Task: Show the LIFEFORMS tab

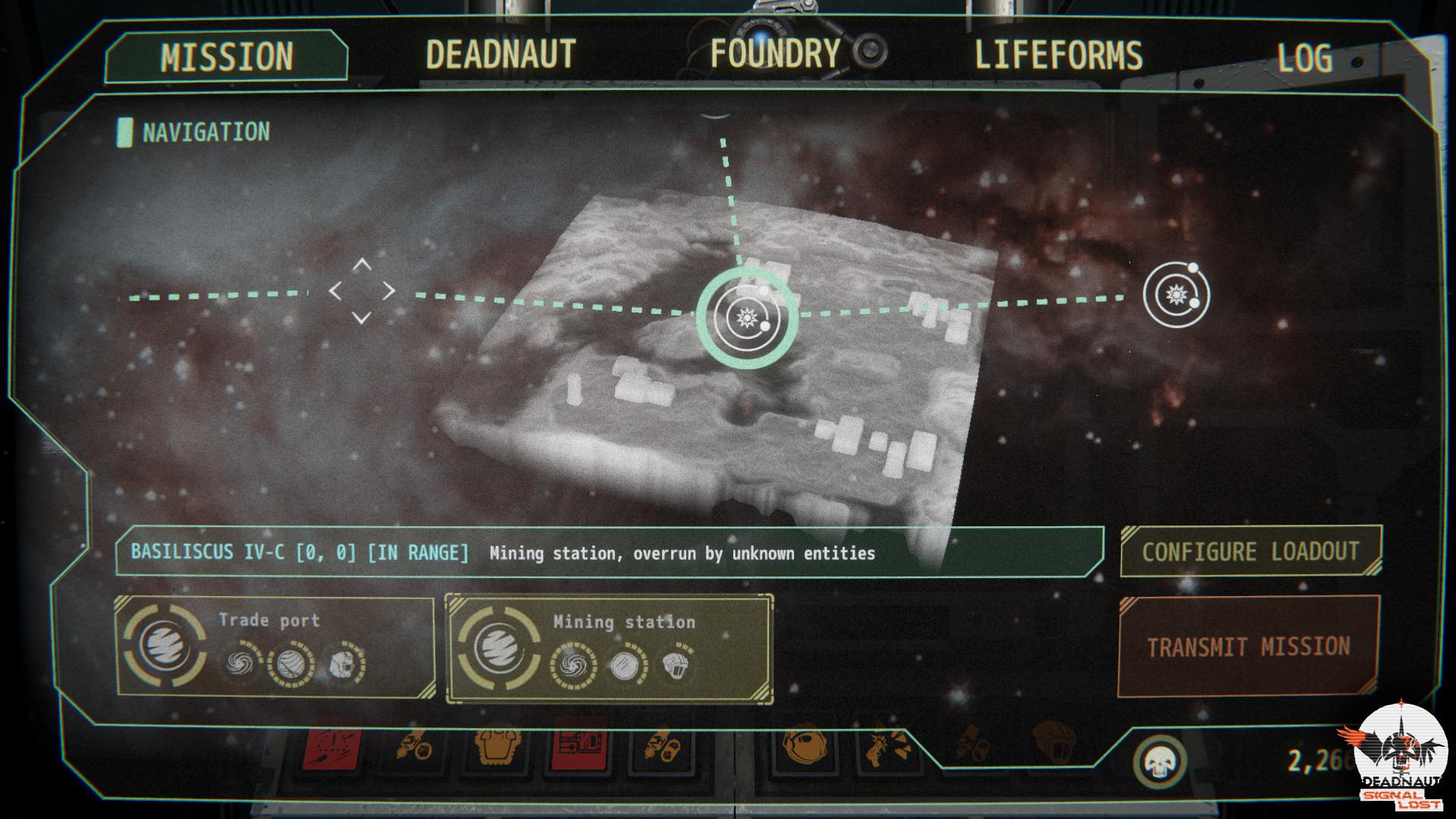Action: coord(1058,55)
